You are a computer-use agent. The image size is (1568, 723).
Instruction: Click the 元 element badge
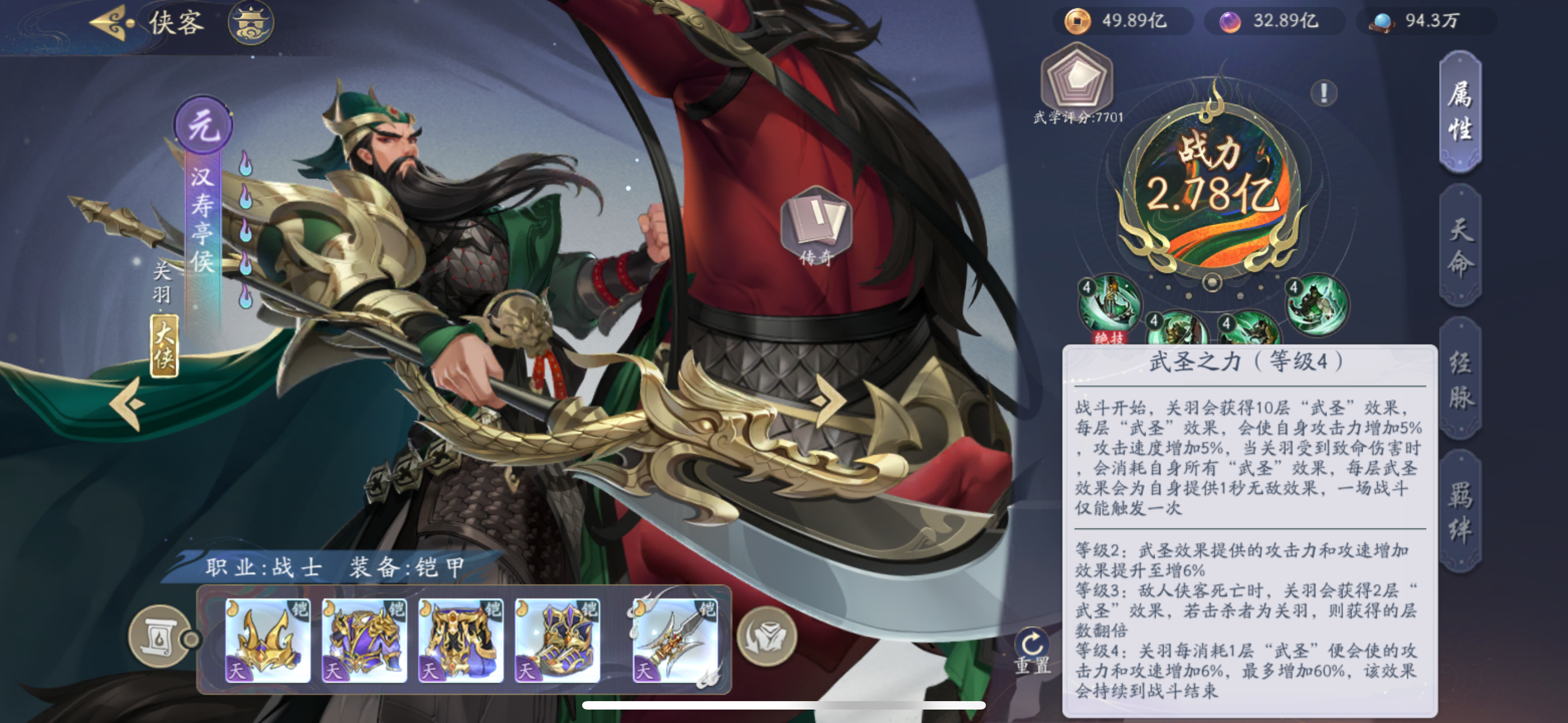point(204,126)
